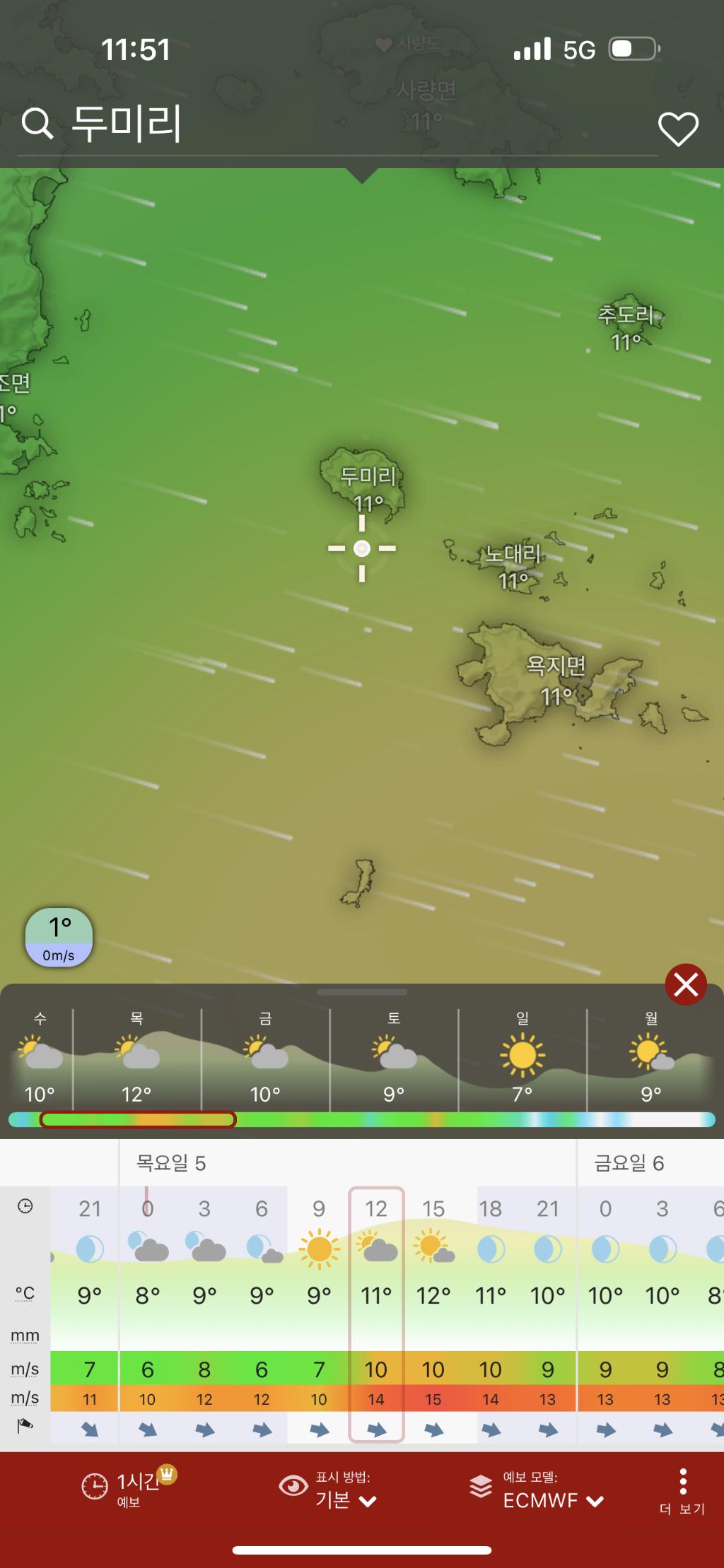The height and width of the screenshot is (1568, 724).
Task: Select the 금 (Friday) daily forecast
Action: pos(265,1058)
